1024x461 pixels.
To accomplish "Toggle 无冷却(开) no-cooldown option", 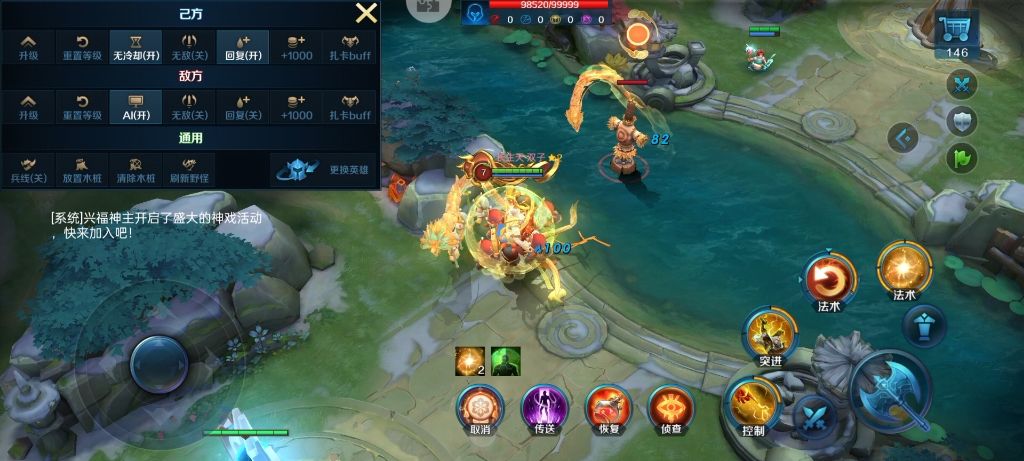I will click(x=136, y=48).
